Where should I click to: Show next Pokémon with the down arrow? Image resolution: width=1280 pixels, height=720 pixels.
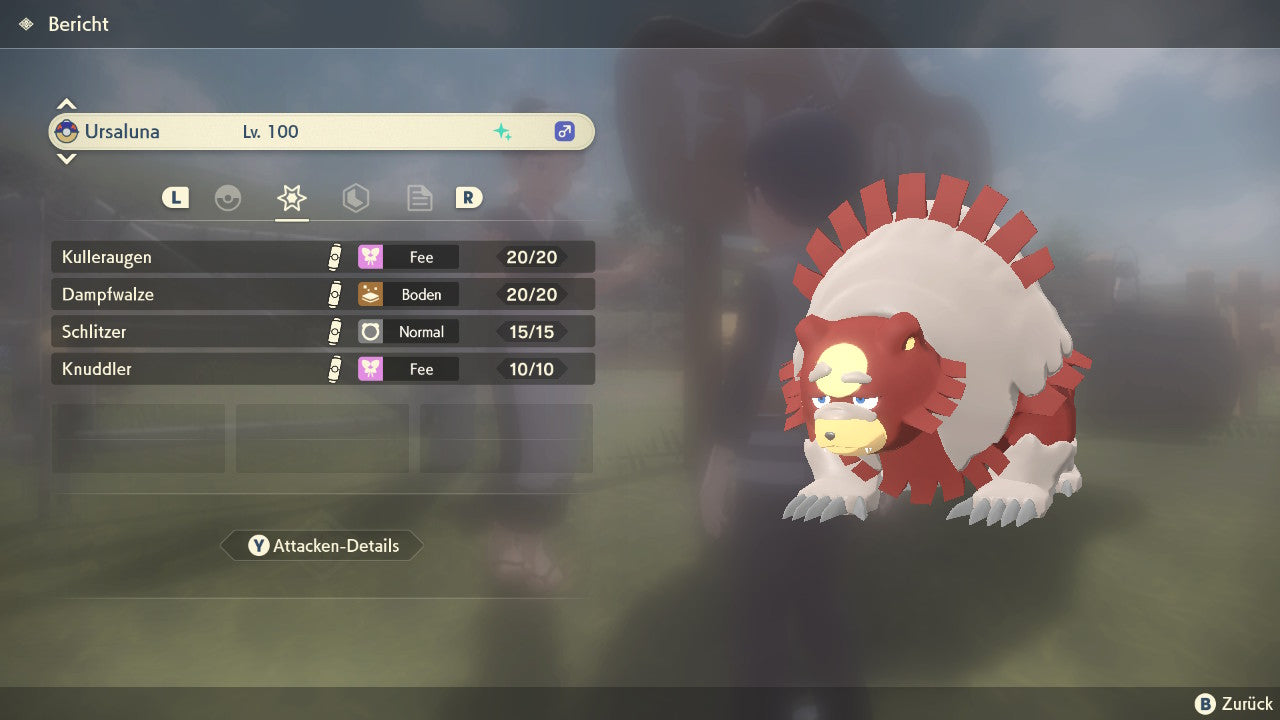coord(66,158)
